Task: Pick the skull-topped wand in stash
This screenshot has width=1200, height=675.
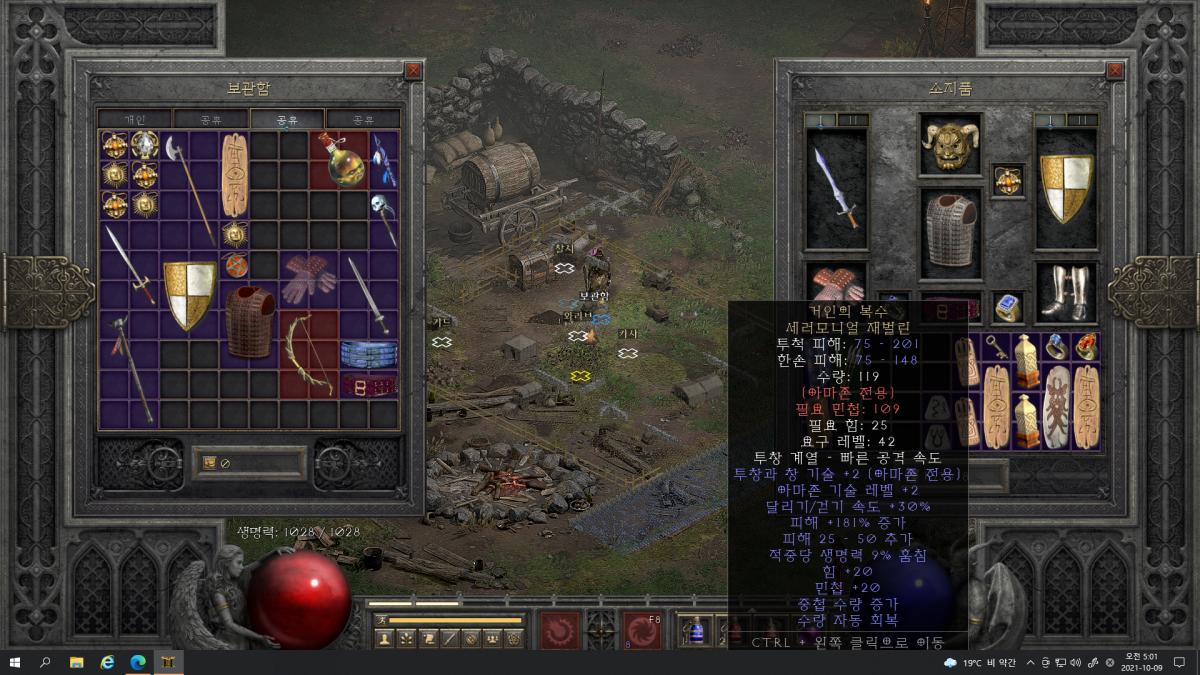Action: [385, 219]
